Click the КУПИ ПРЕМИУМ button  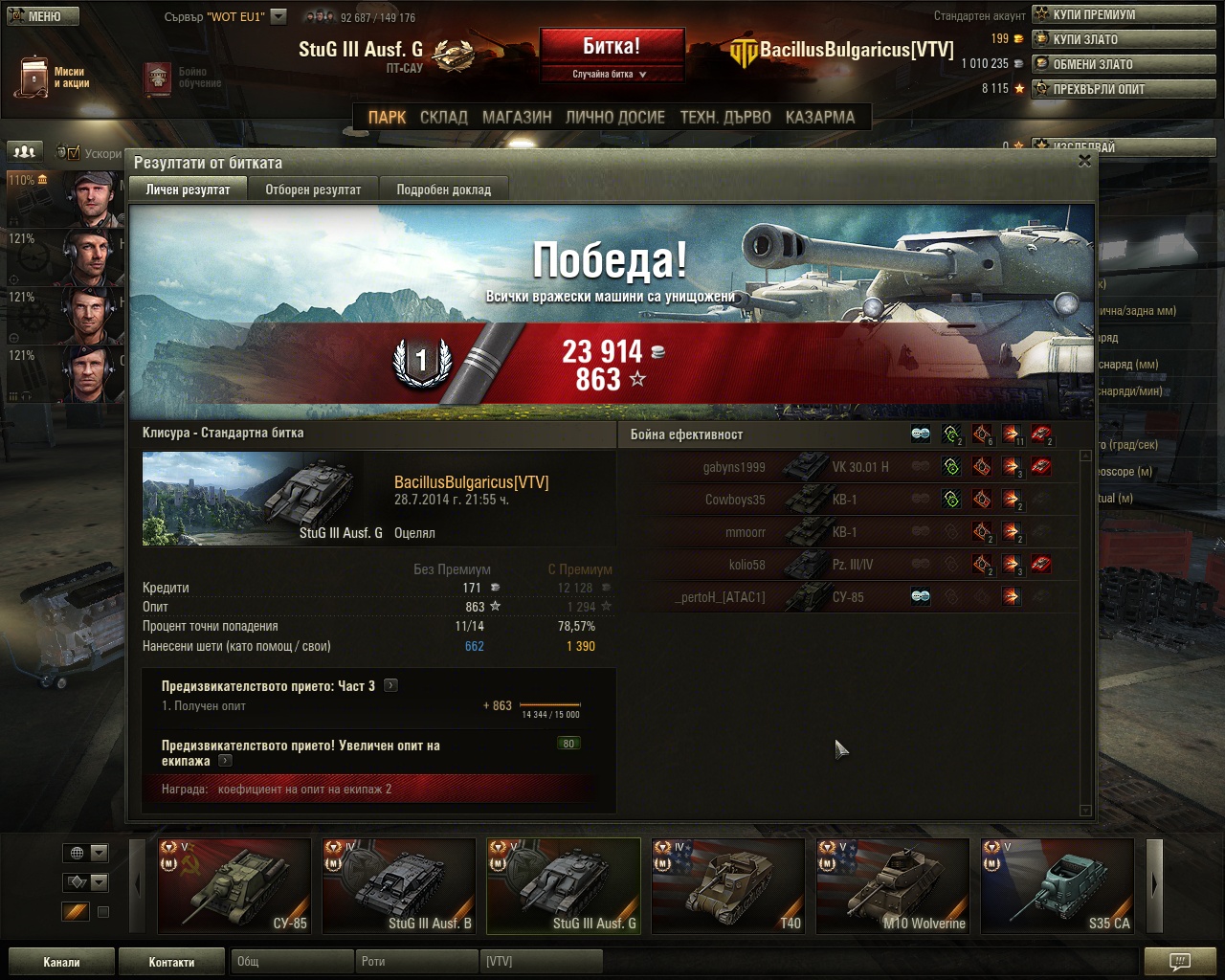[x=1123, y=14]
